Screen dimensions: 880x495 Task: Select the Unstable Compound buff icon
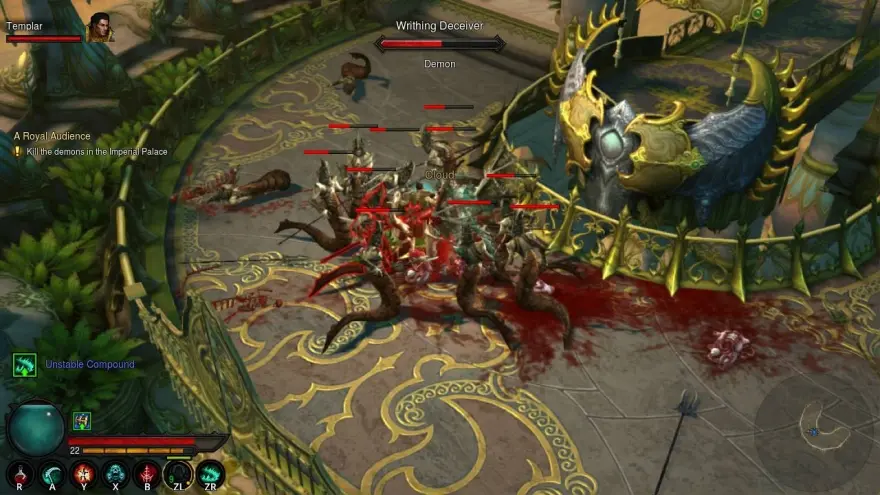24,364
